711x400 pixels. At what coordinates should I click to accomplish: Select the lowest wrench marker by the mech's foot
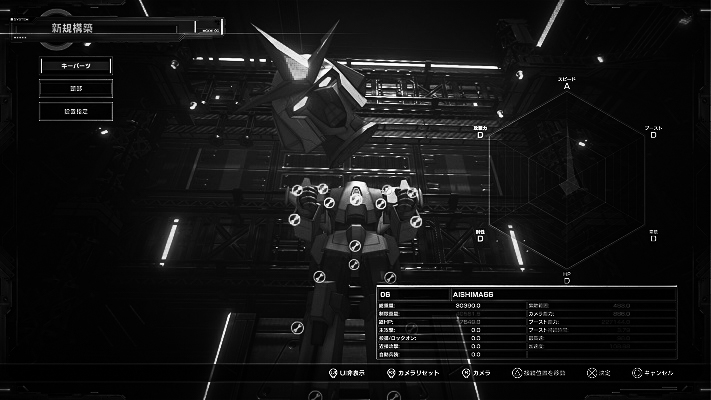click(x=297, y=327)
